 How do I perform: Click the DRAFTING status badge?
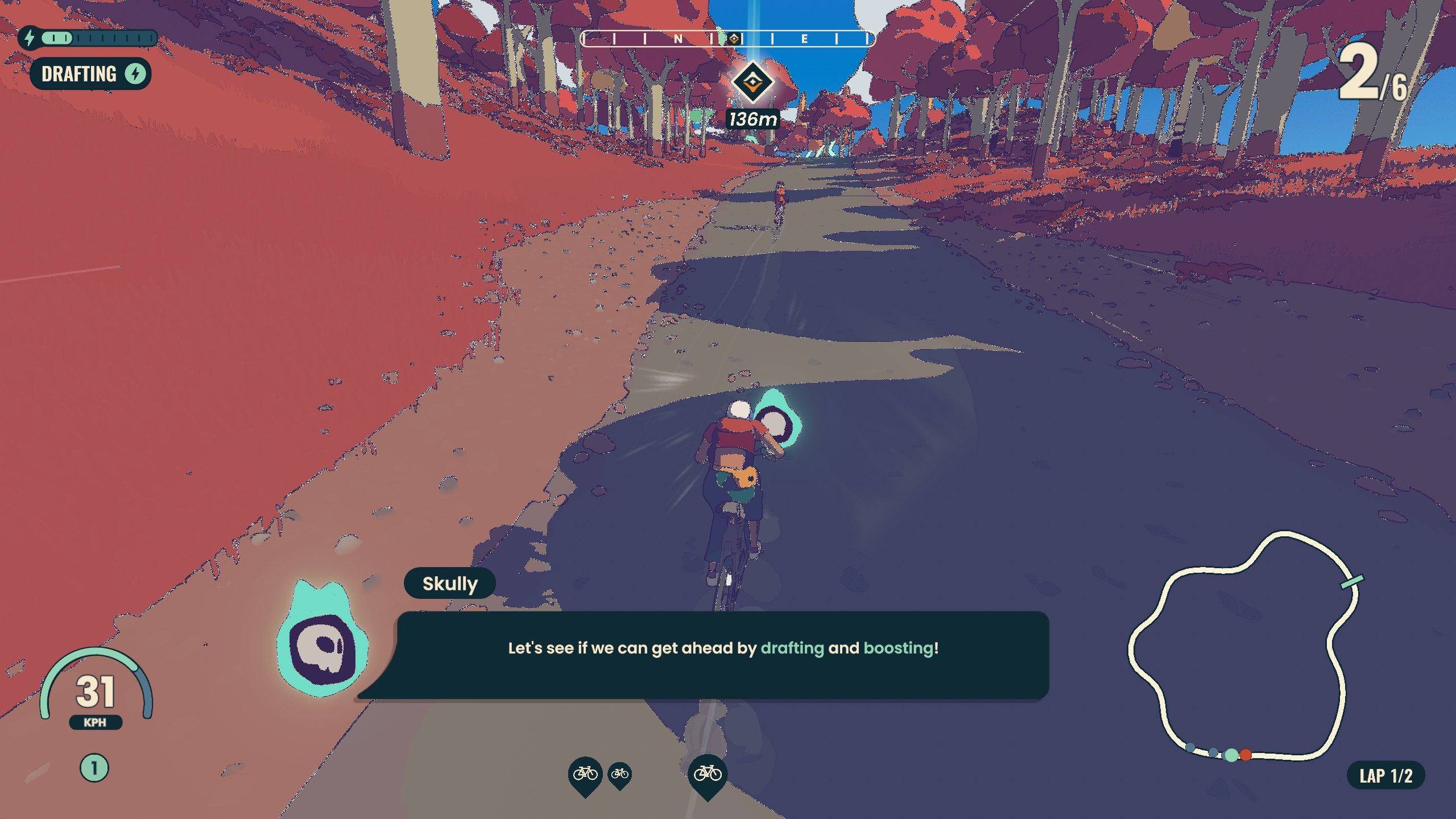pos(90,74)
